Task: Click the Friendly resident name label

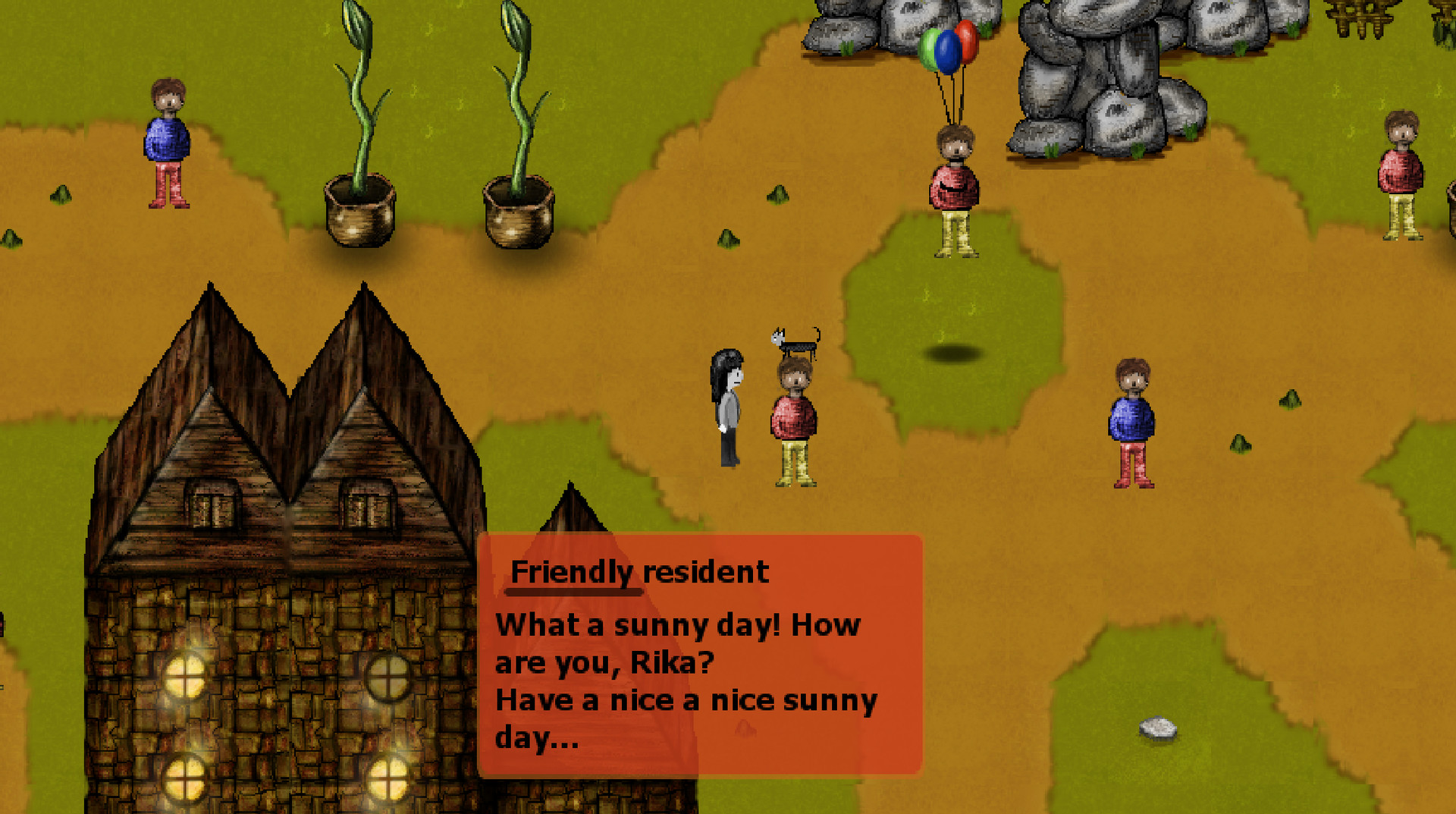Action: [x=639, y=572]
